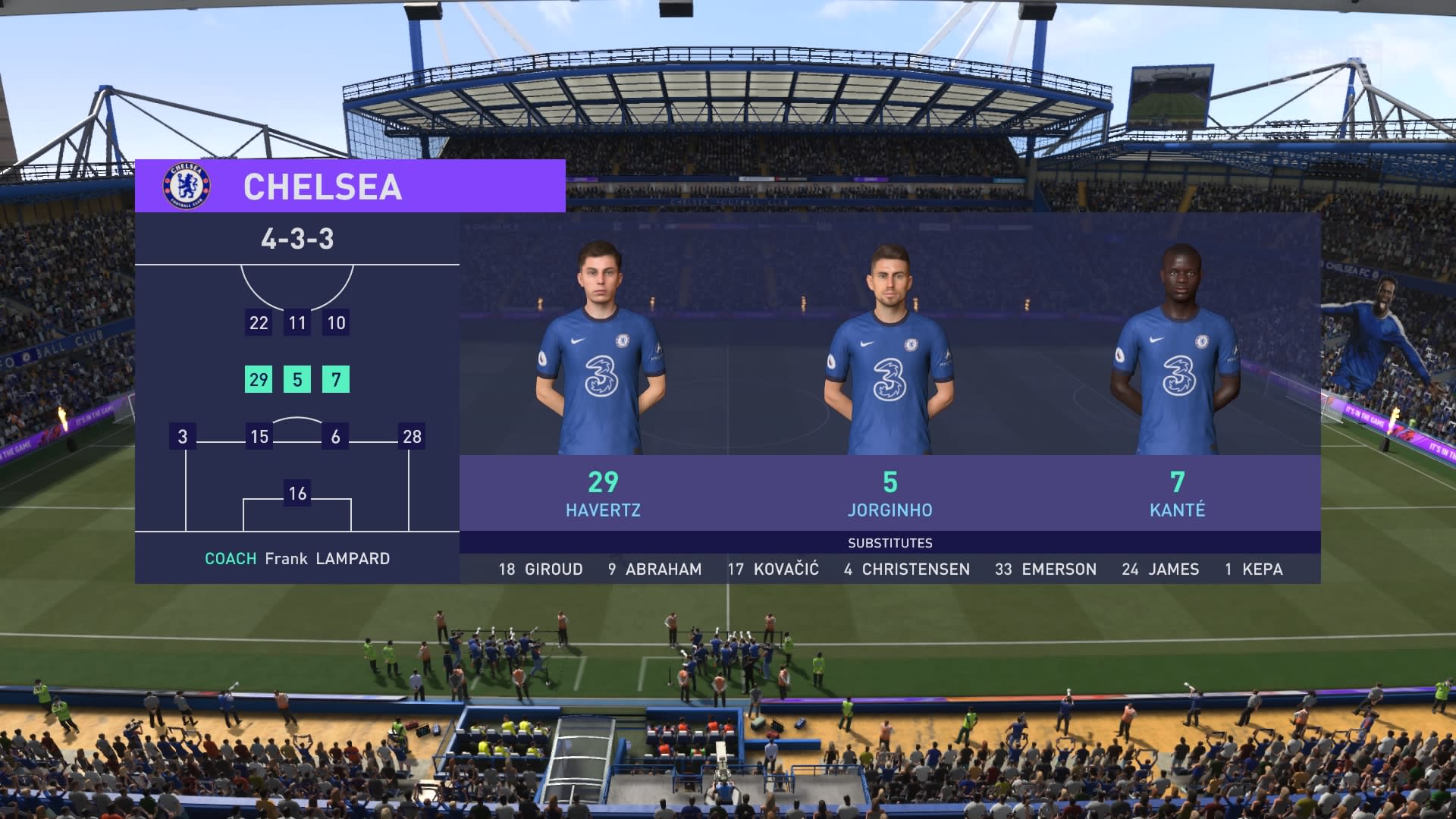
Task: Choose the number 10 forward tile
Action: click(336, 322)
